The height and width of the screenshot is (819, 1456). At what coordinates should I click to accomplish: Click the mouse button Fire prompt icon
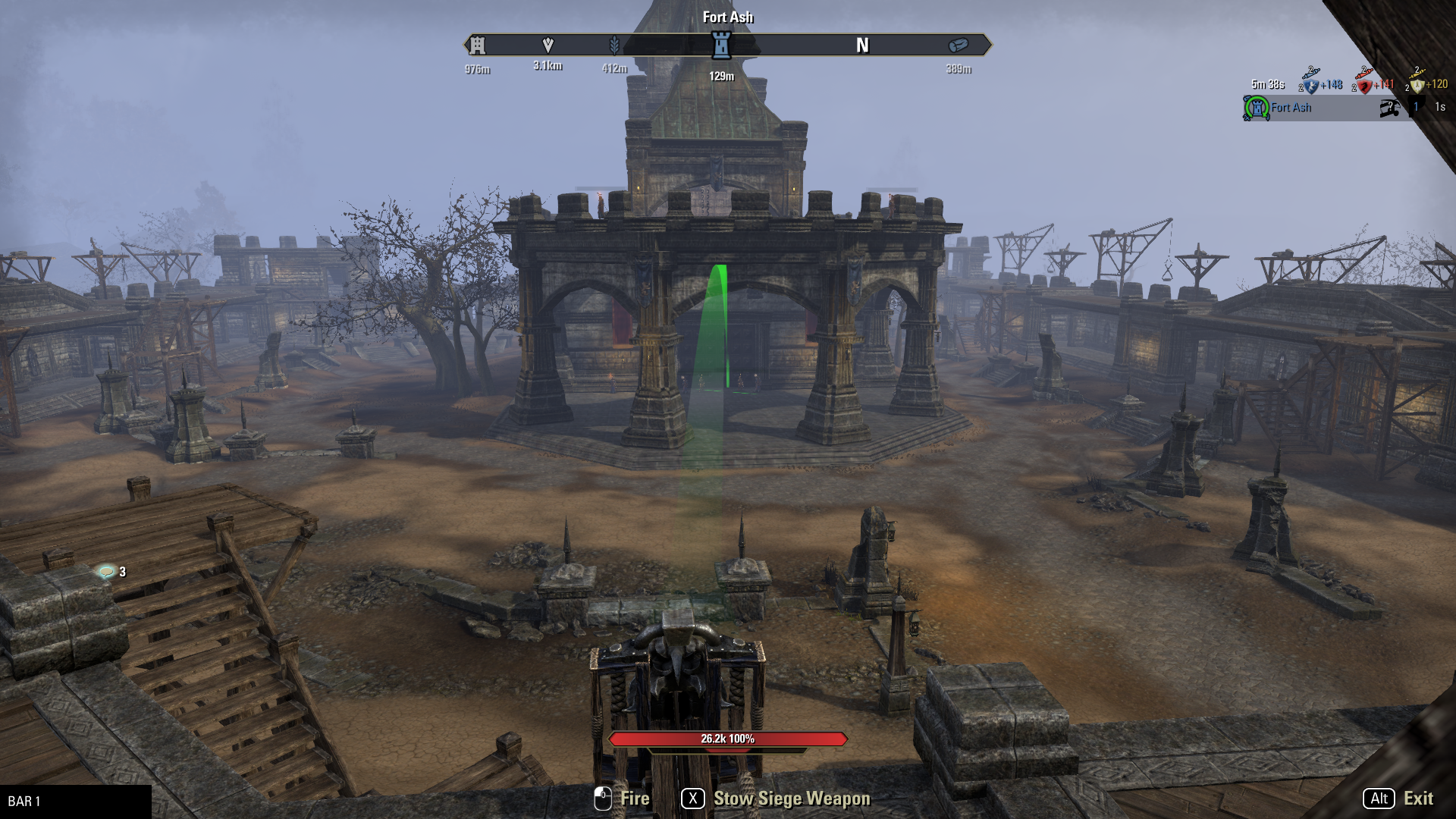click(x=603, y=798)
